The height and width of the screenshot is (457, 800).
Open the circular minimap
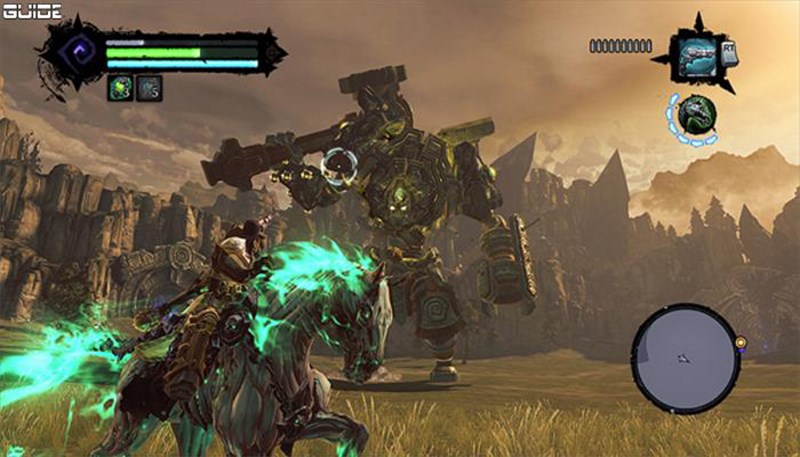pyautogui.click(x=685, y=356)
